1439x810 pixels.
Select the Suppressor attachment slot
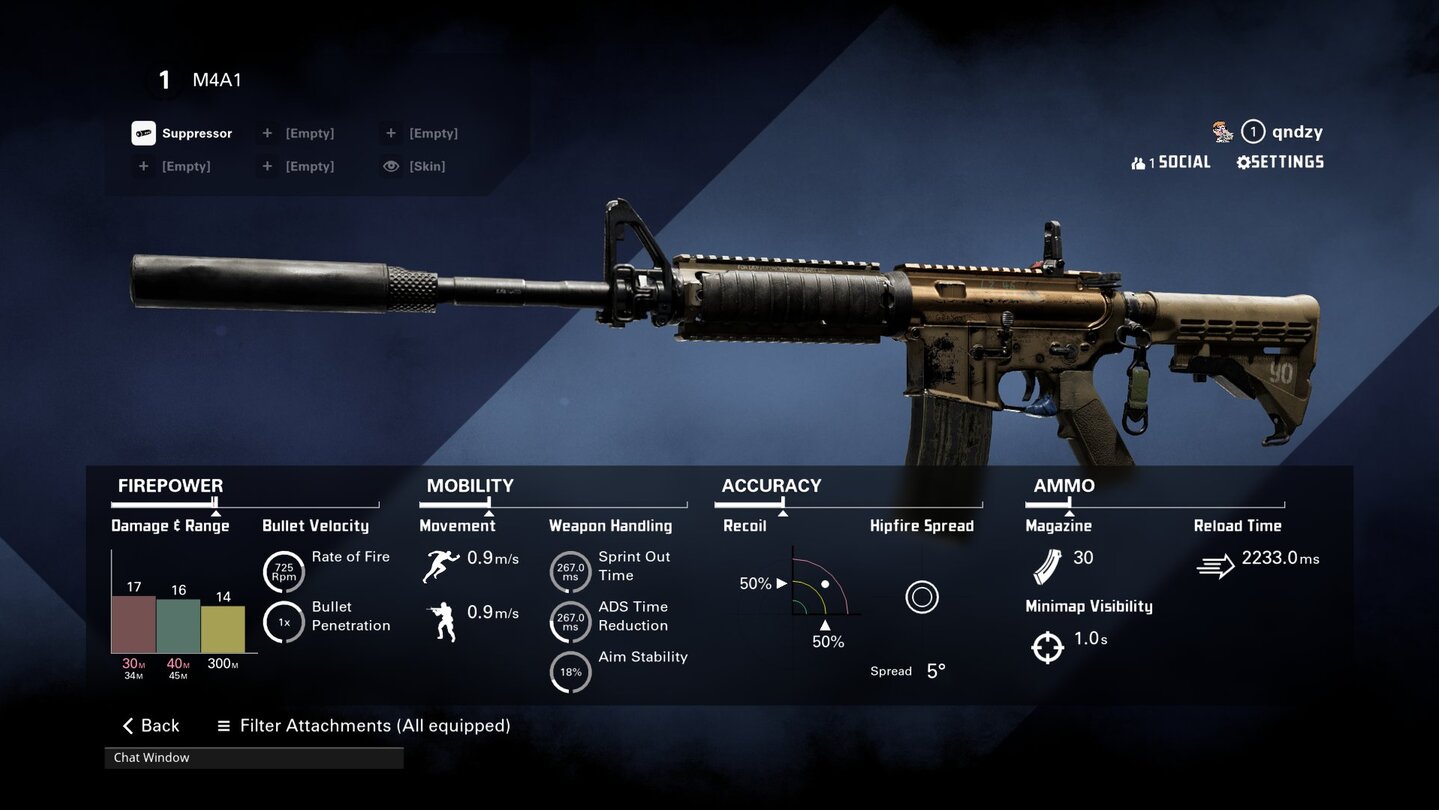pos(183,133)
